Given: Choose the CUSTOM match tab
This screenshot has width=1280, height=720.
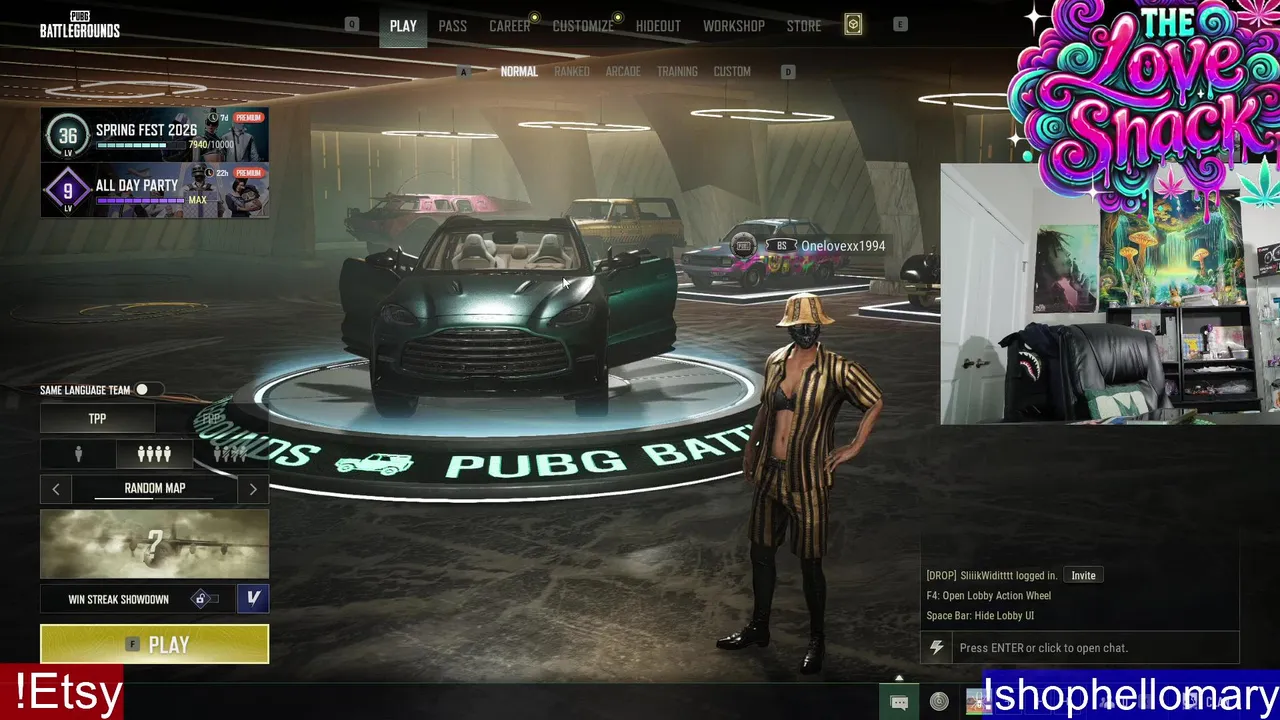Looking at the screenshot, I should [732, 72].
